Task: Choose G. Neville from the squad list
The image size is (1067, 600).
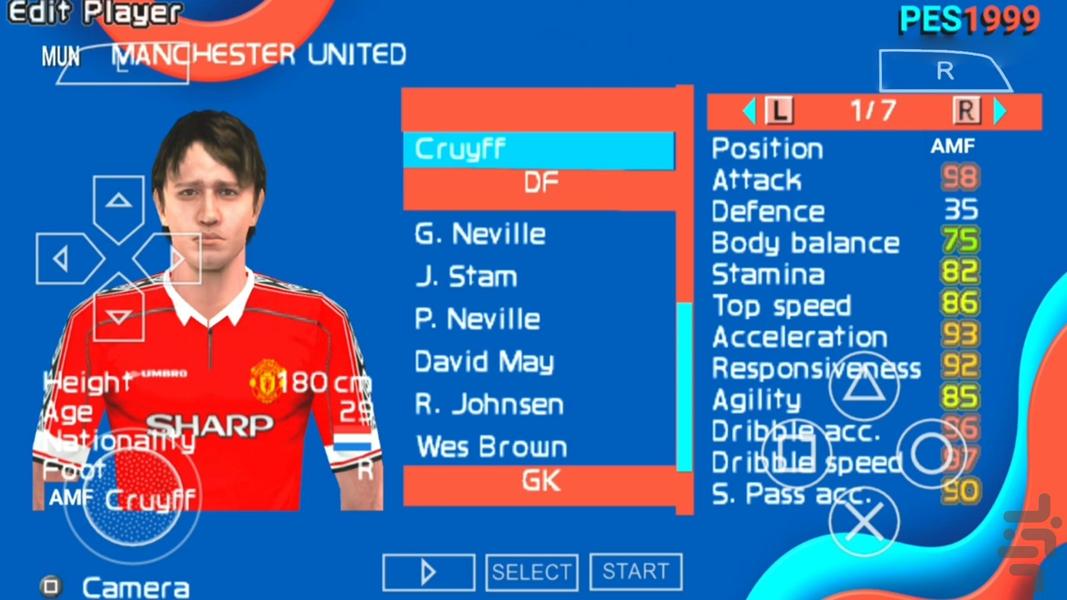Action: [x=481, y=235]
